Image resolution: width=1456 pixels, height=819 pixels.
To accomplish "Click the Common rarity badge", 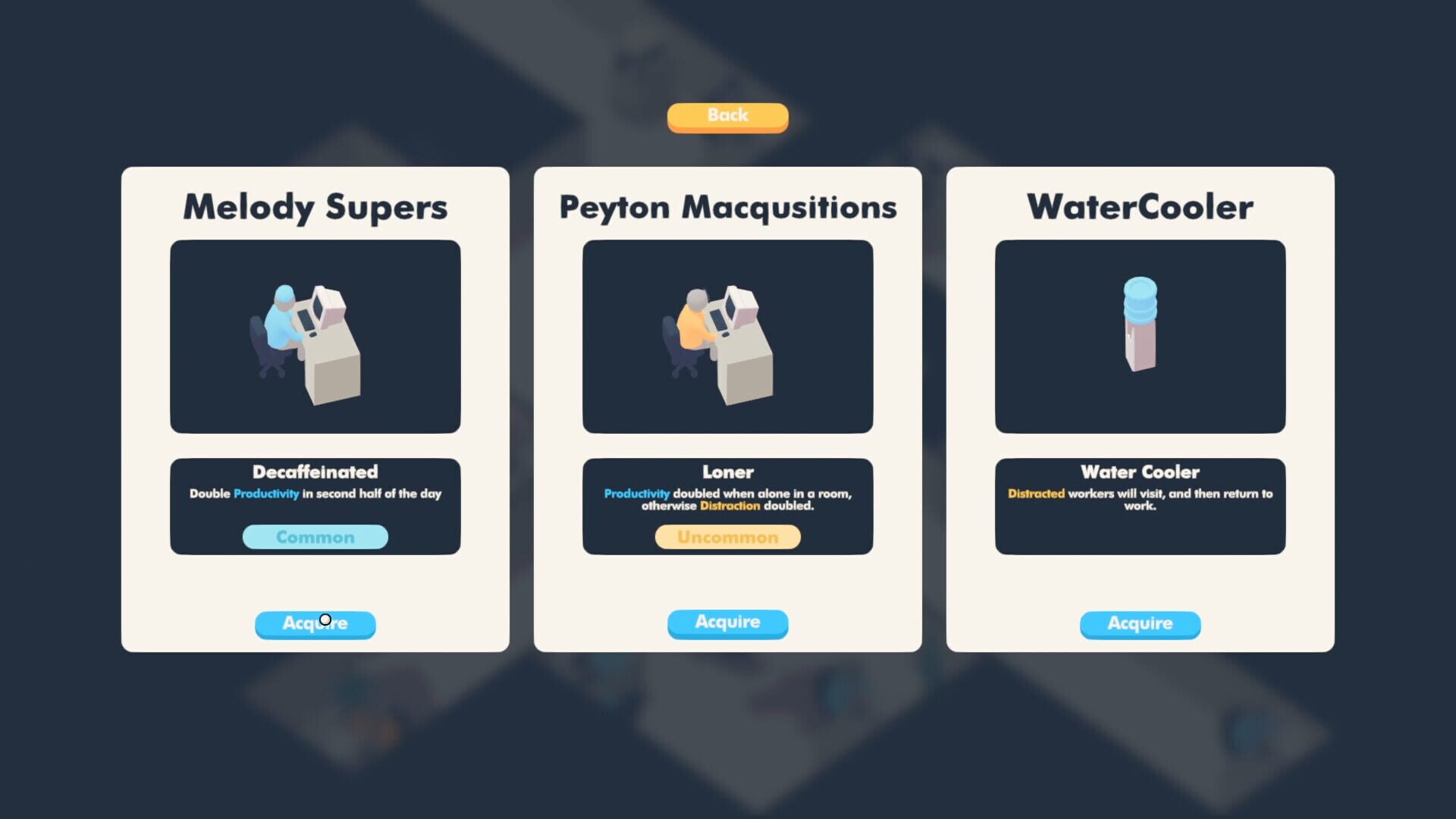I will tap(315, 537).
